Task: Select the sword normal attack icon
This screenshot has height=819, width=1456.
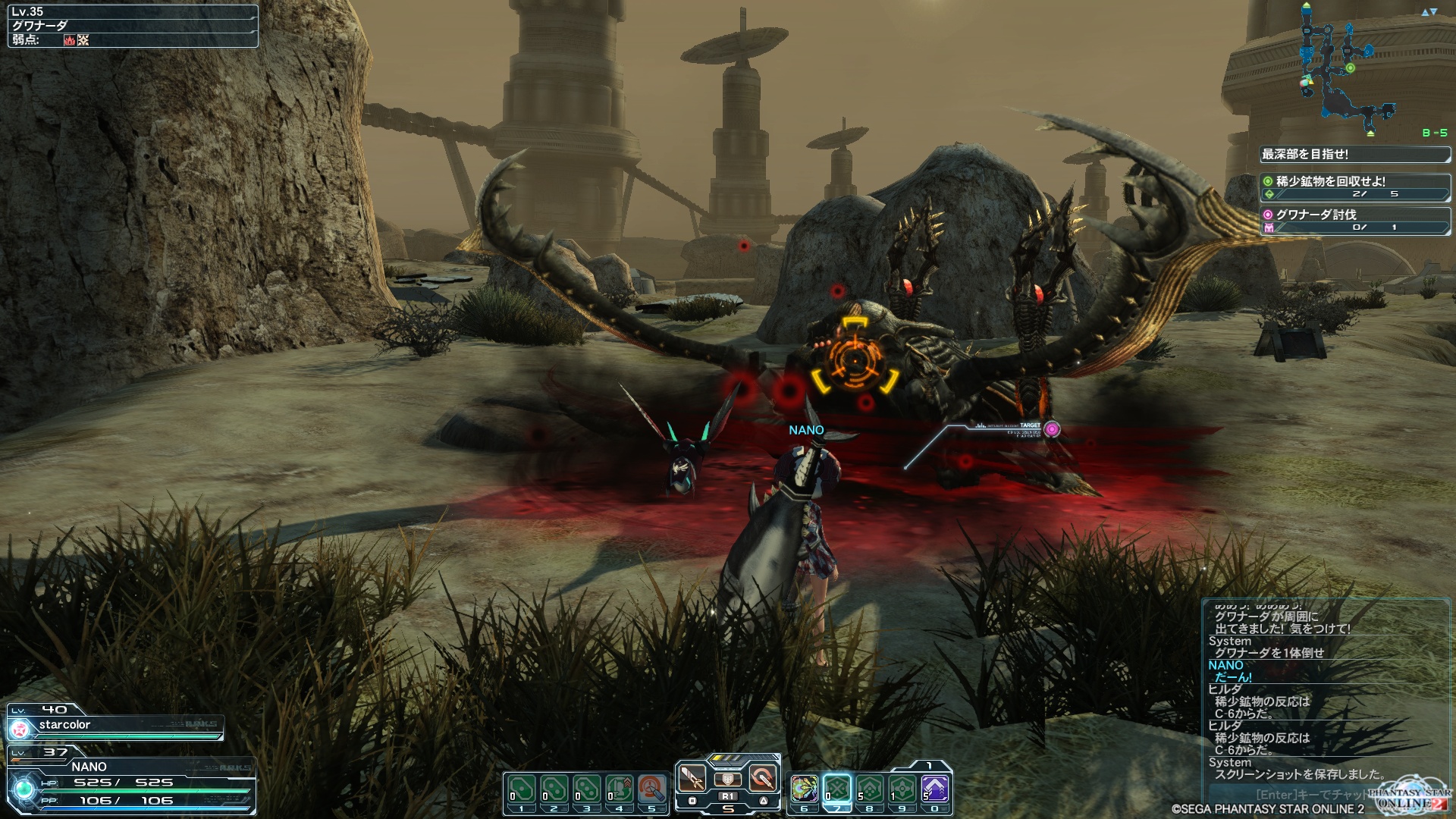Action: click(692, 778)
